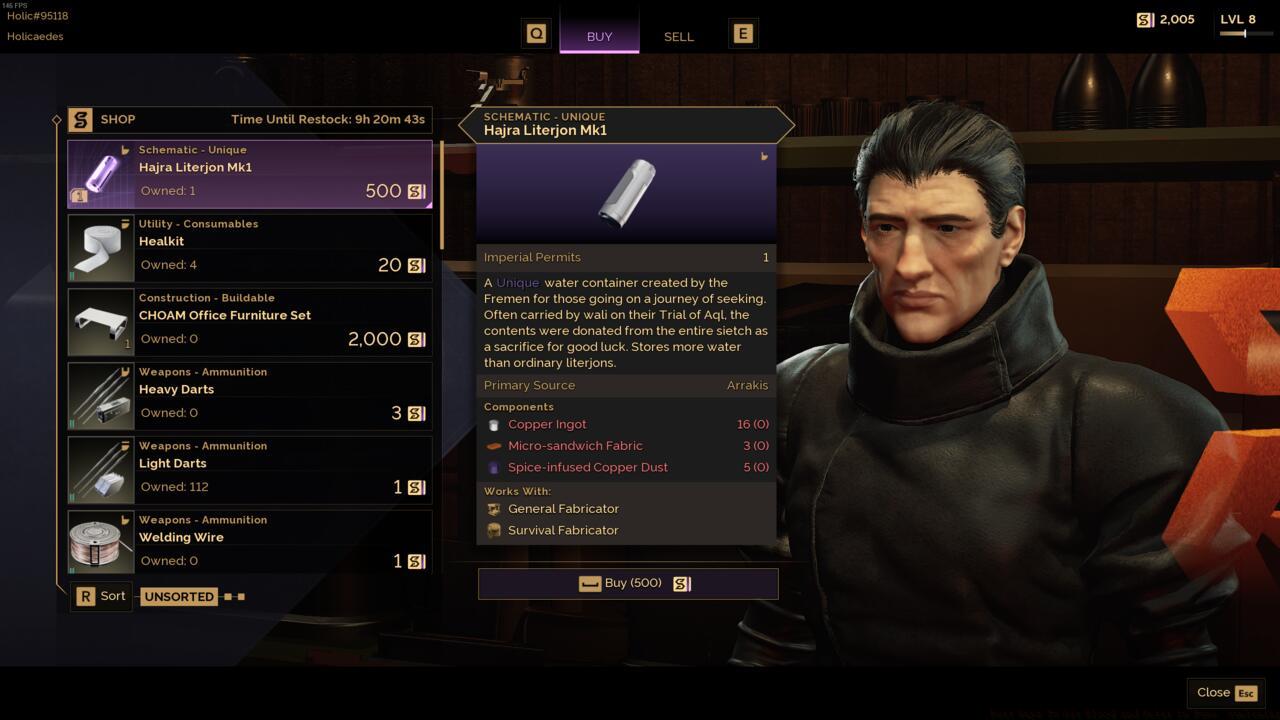Viewport: 1280px width, 720px height.
Task: Select the BUY tab
Action: click(x=599, y=36)
